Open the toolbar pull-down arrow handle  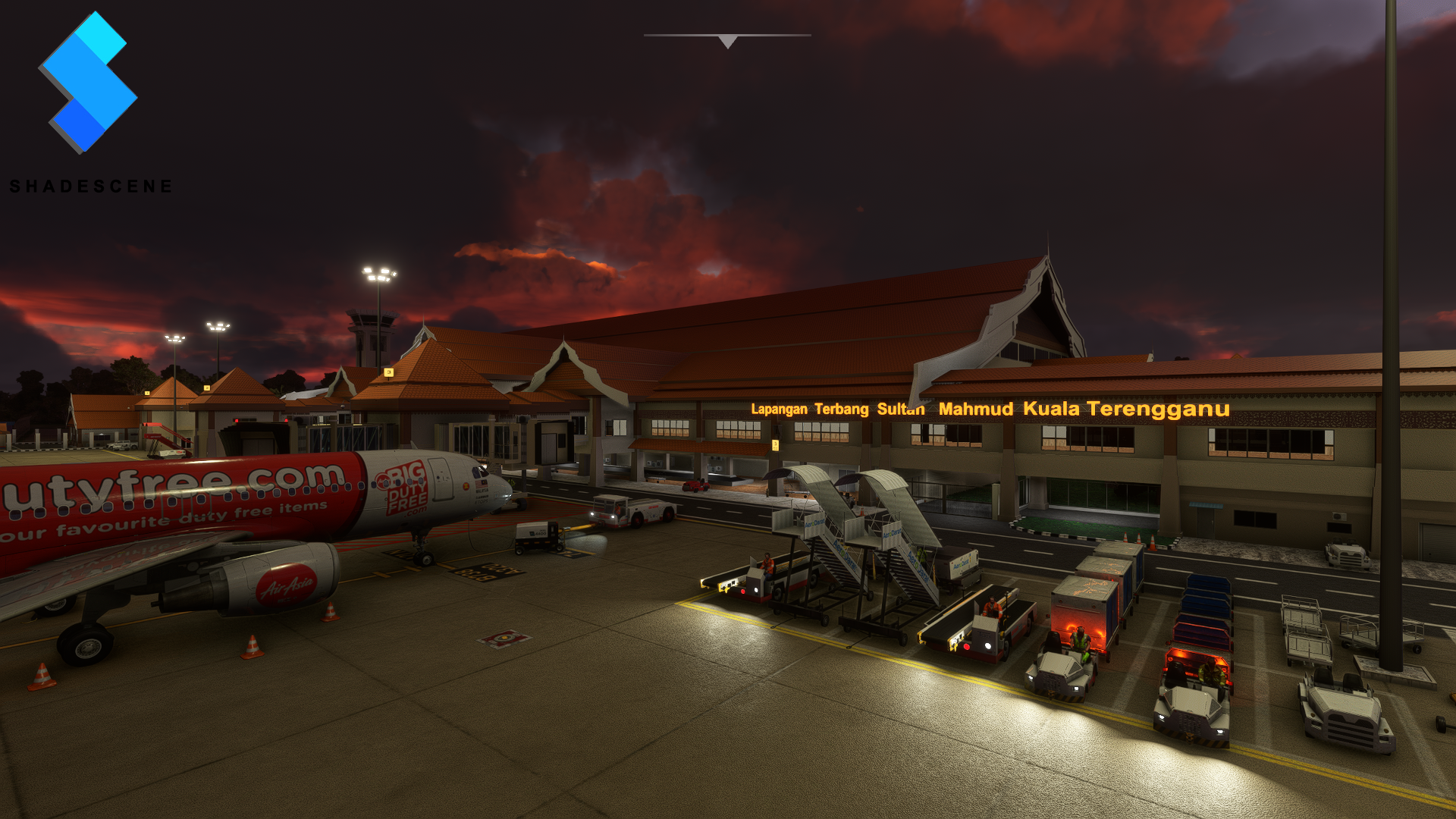(727, 41)
